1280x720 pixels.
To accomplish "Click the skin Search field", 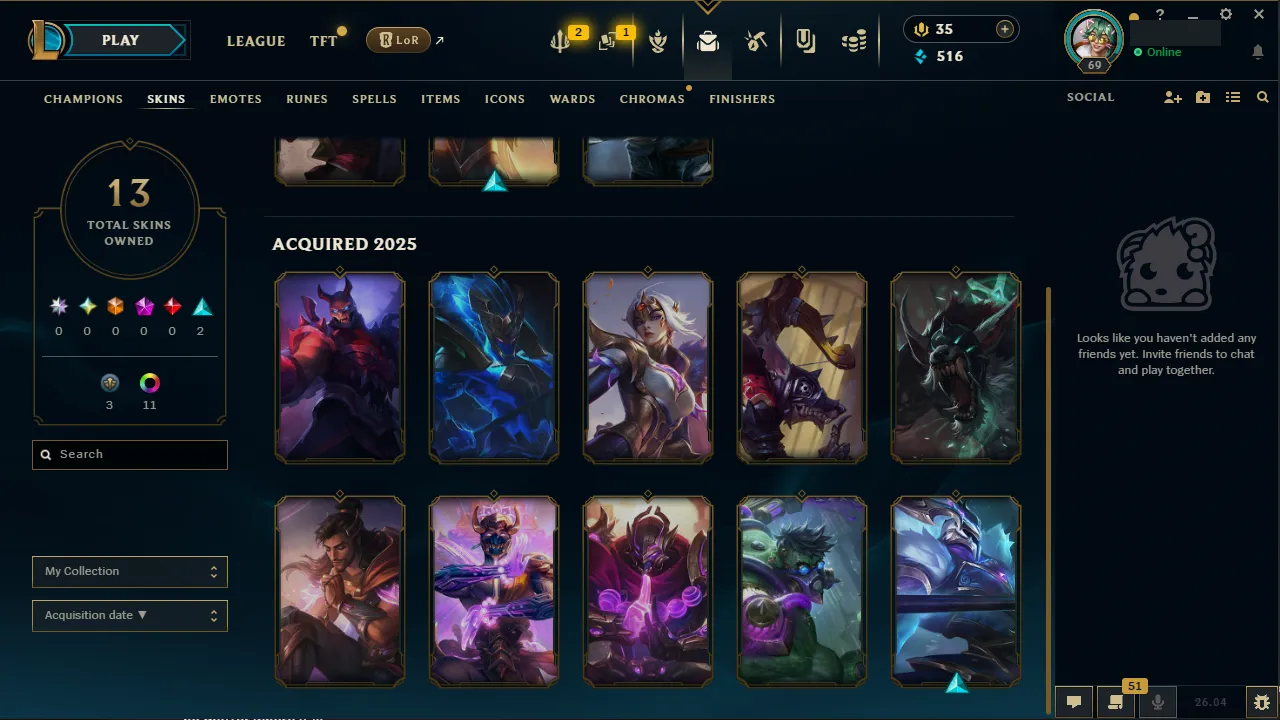I will 129,454.
